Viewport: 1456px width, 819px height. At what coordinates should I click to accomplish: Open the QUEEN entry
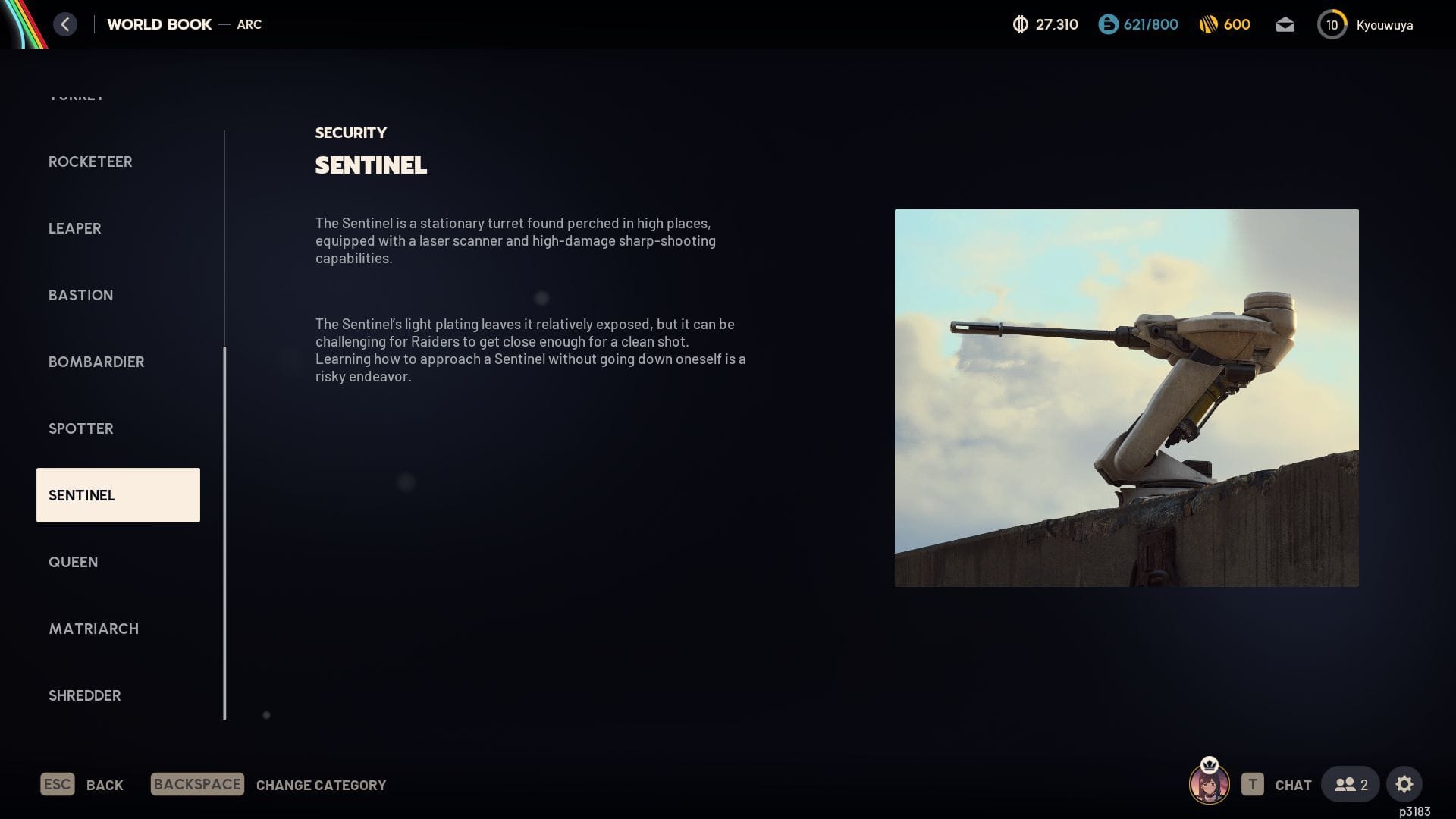click(x=73, y=562)
